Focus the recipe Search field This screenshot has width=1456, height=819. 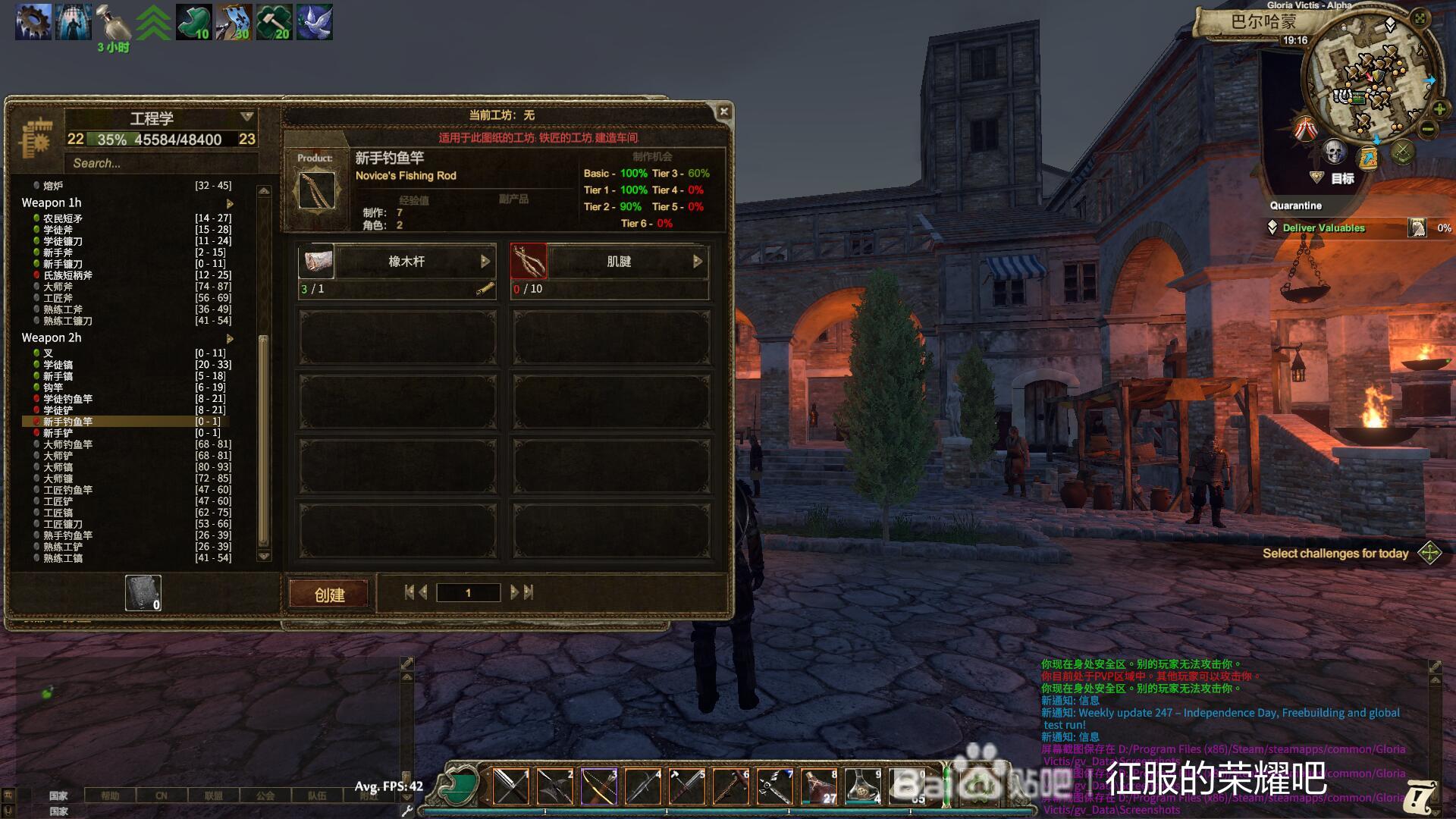161,163
